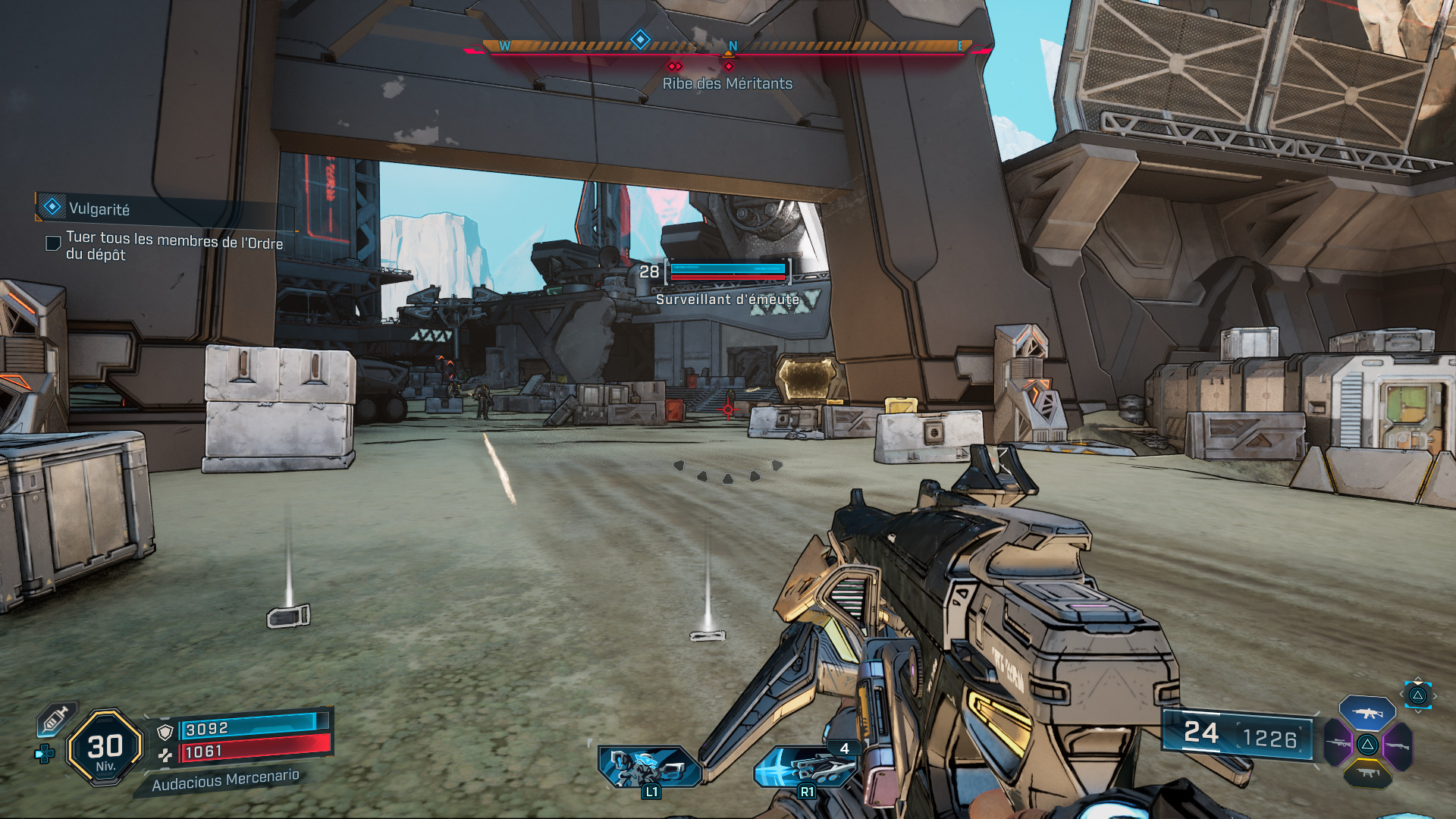
Task: Select the blue assault rifle in the weapon wheel
Action: [1367, 714]
